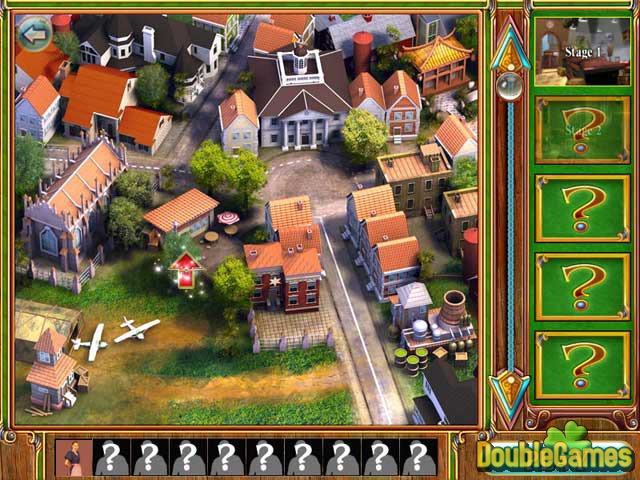Click the stage scrollbar orb handle
640x480 pixels.
pyautogui.click(x=509, y=87)
